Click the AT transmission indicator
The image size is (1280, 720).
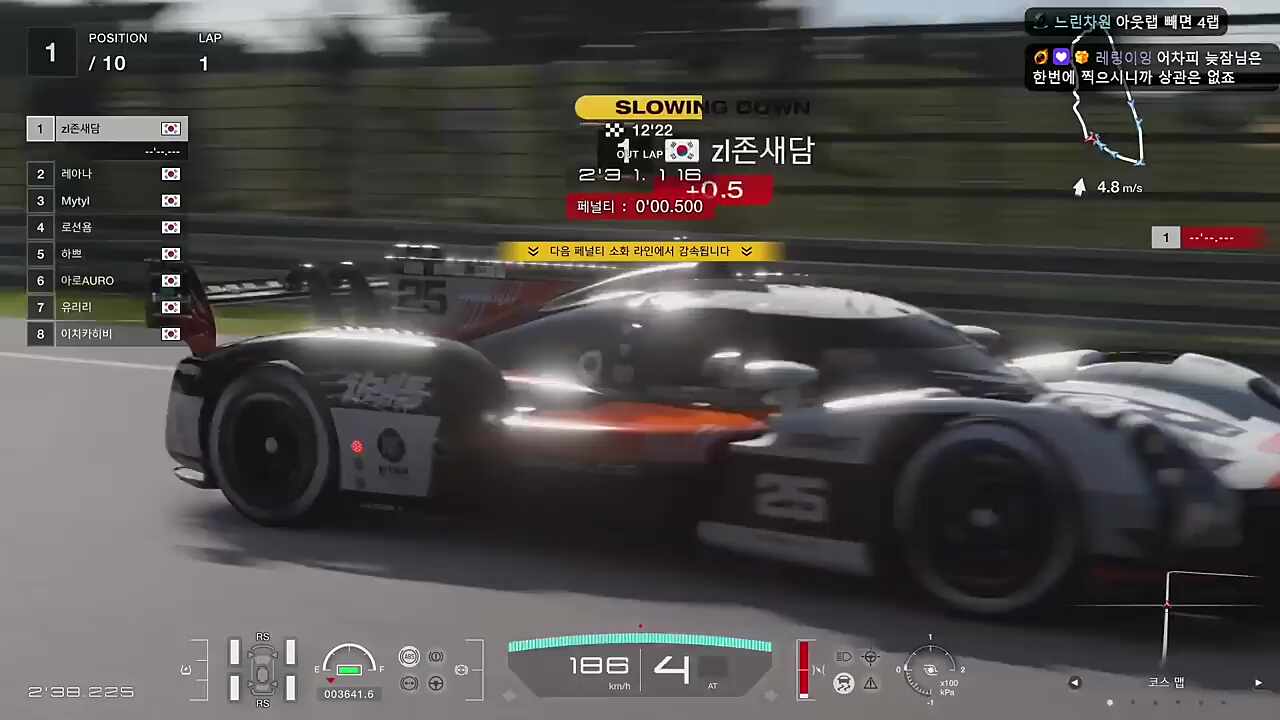tap(712, 684)
